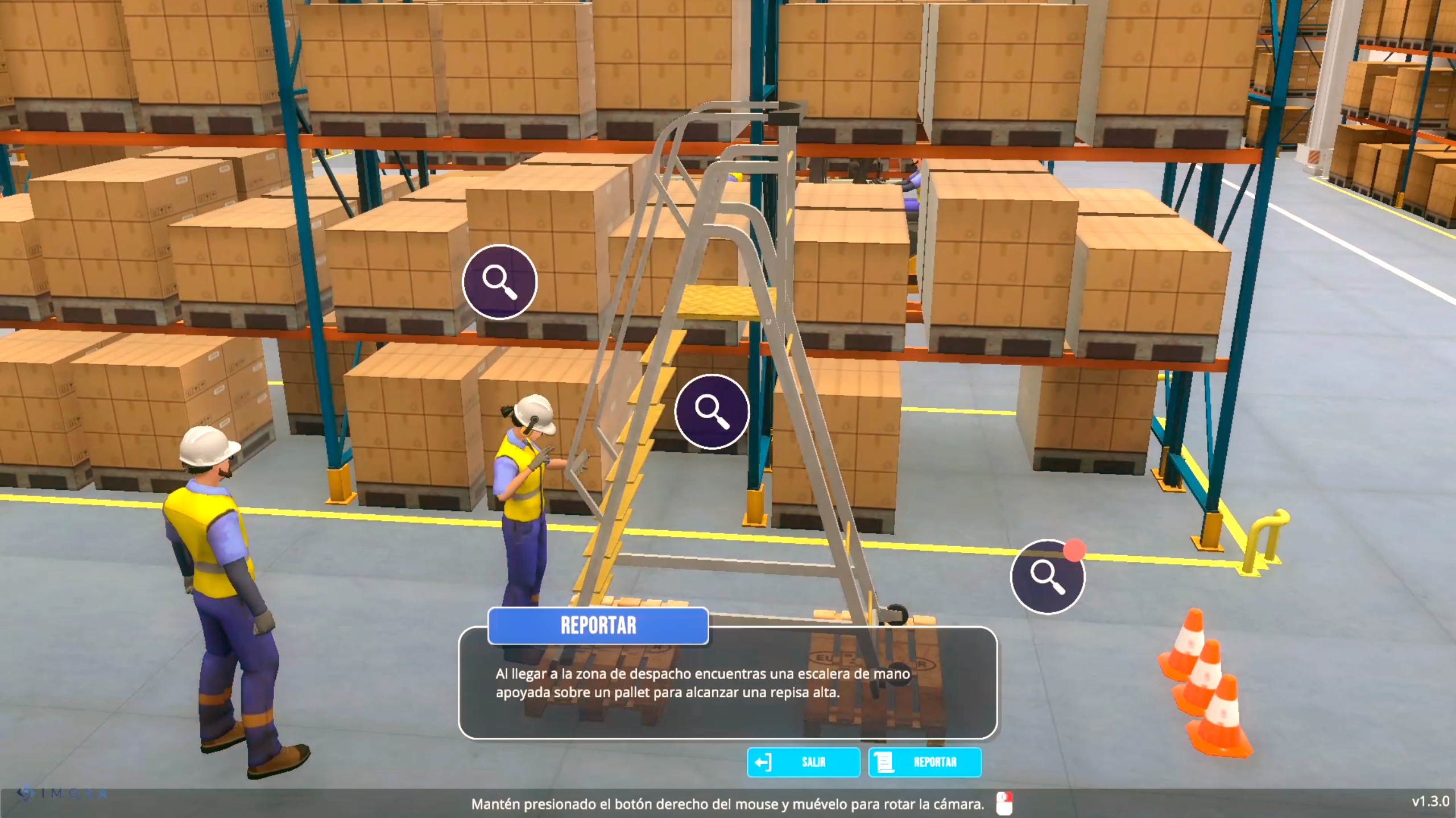
Task: Examine the magnifier icon beside the ladder steps
Action: click(x=712, y=411)
